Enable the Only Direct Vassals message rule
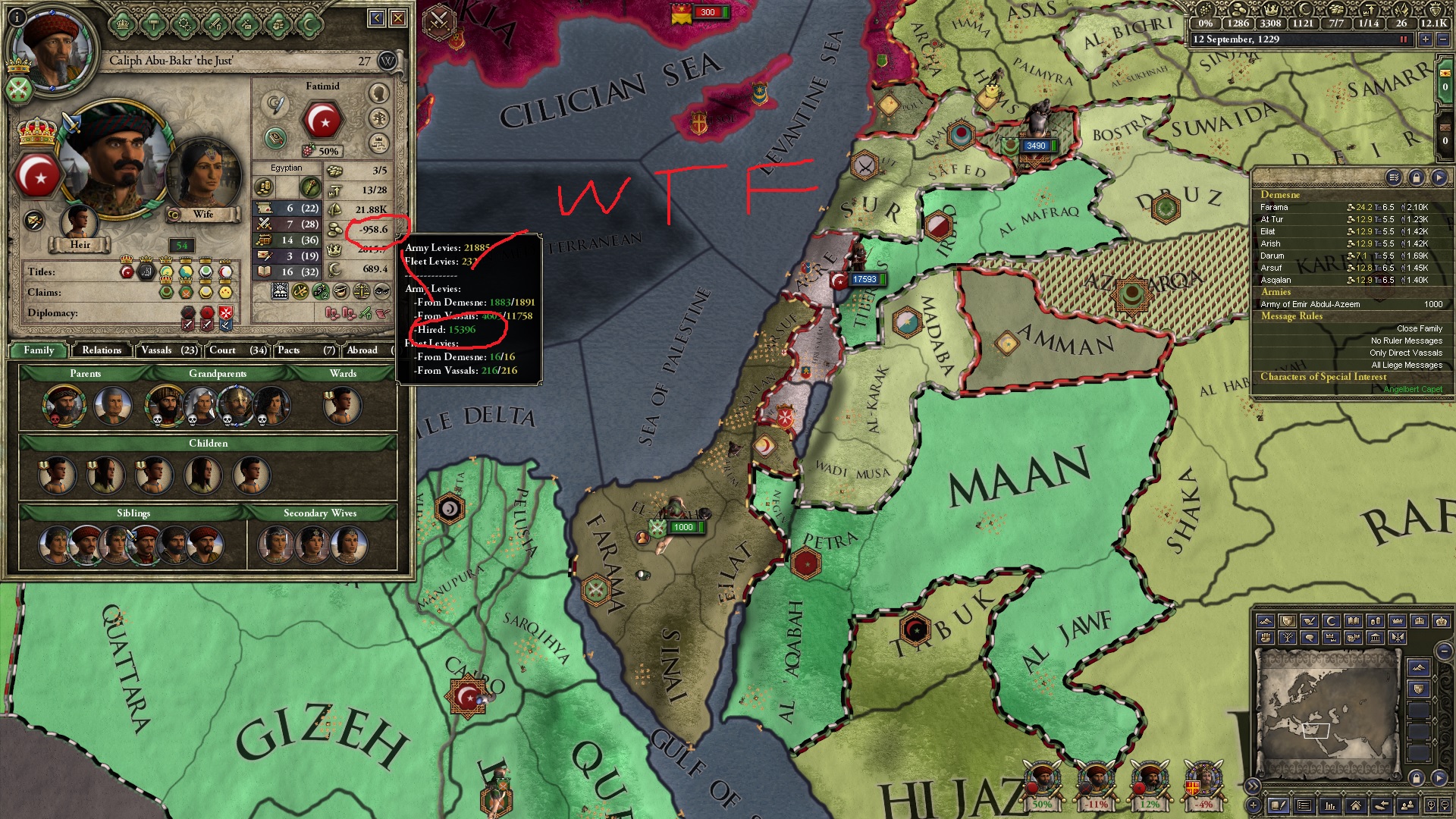 [1405, 353]
